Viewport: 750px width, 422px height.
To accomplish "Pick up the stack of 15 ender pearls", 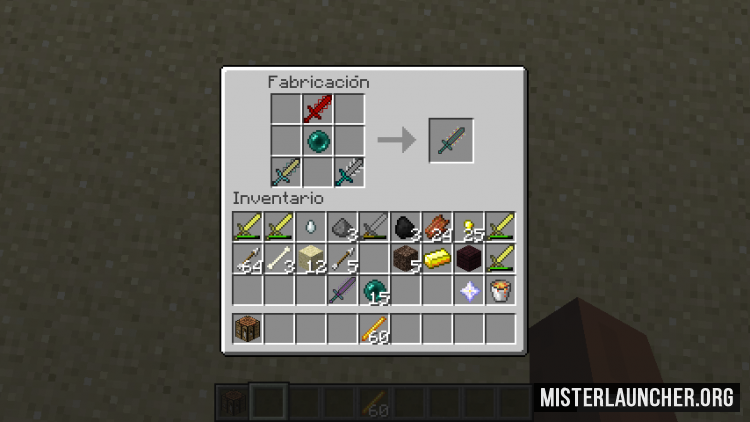I will pos(374,291).
